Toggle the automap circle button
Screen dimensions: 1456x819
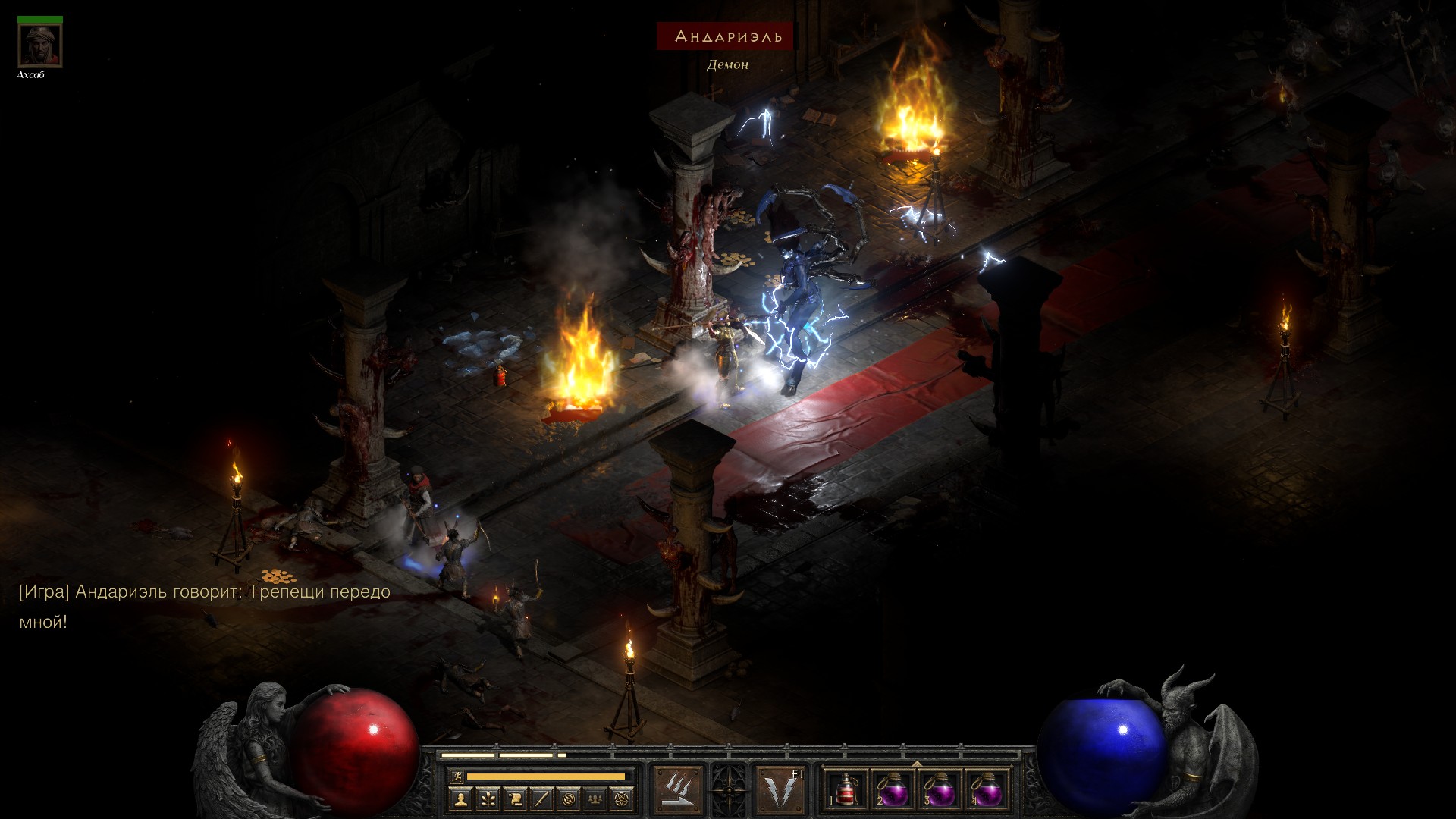(x=569, y=799)
